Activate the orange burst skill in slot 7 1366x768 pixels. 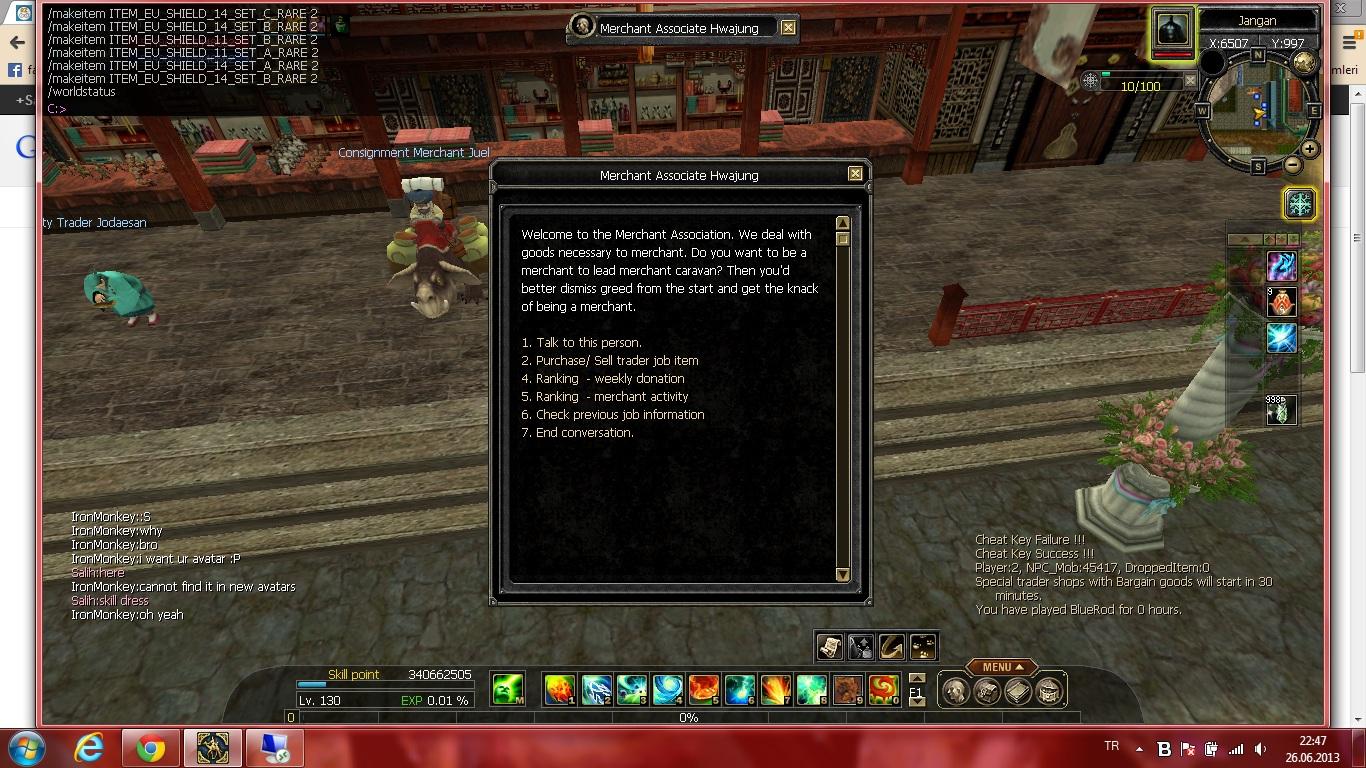point(776,689)
